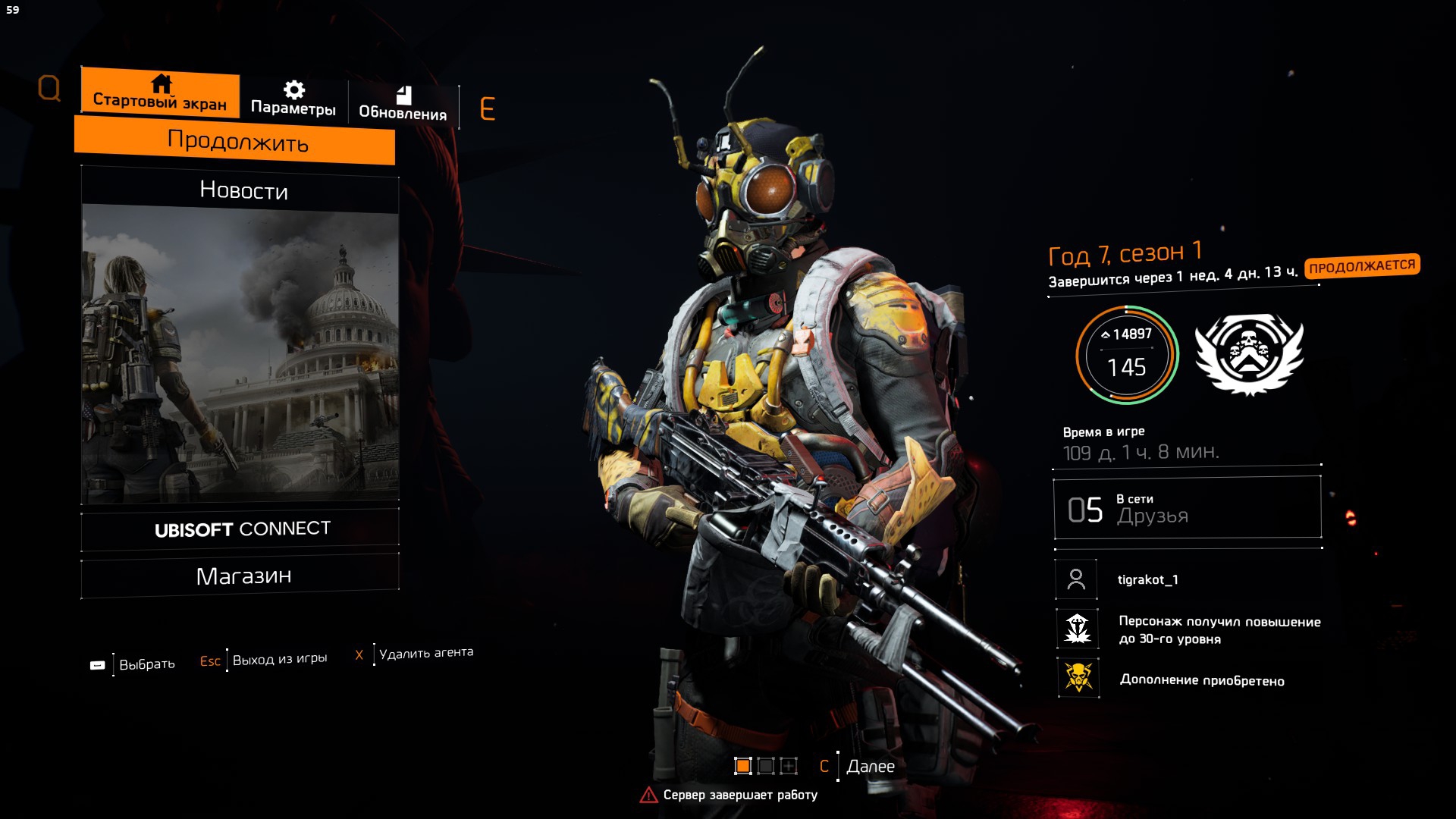Screen dimensions: 1456x819
Task: Click the Выбрать select option
Action: [146, 664]
